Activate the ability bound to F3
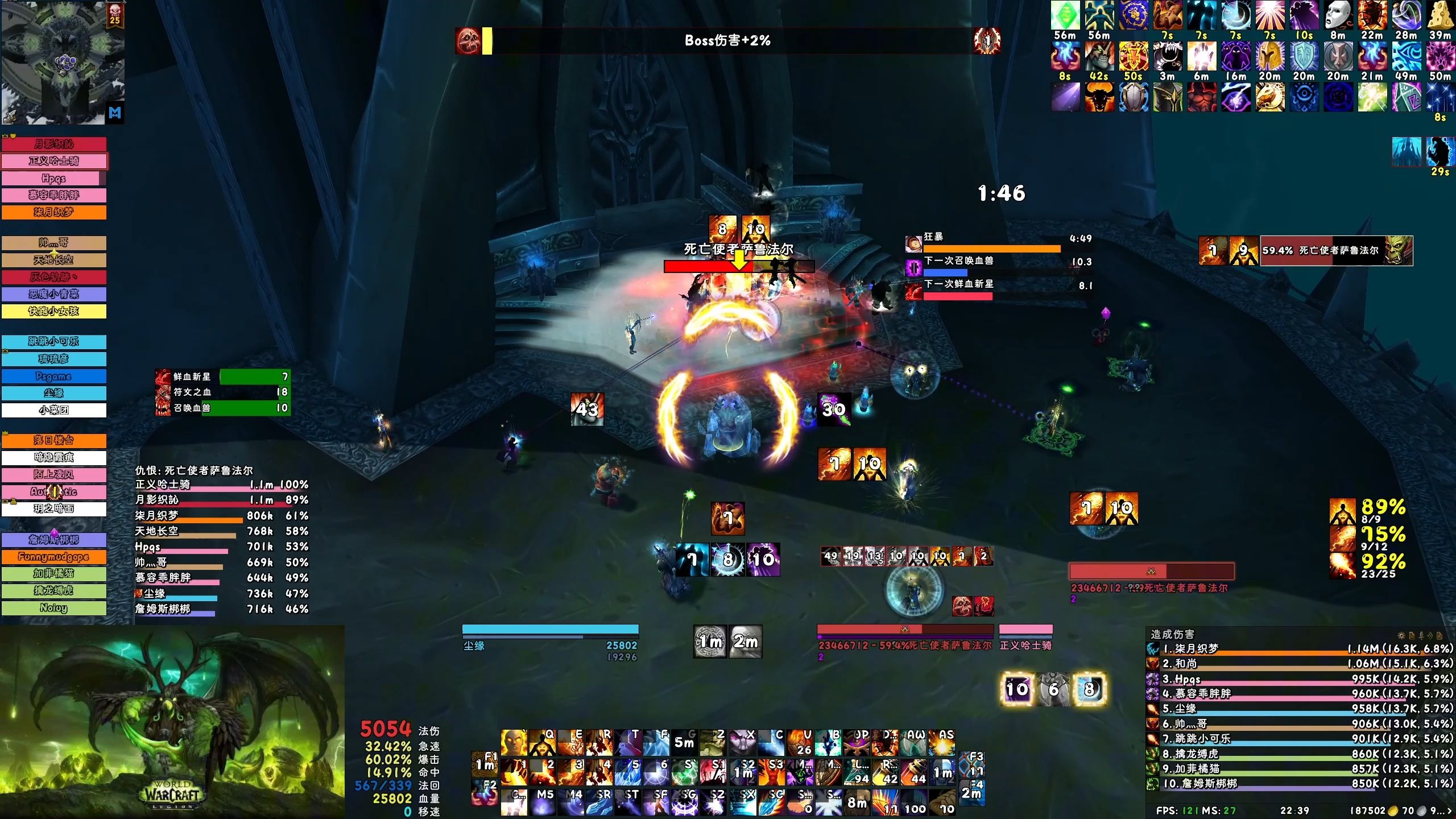This screenshot has height=819, width=1456. point(971,765)
